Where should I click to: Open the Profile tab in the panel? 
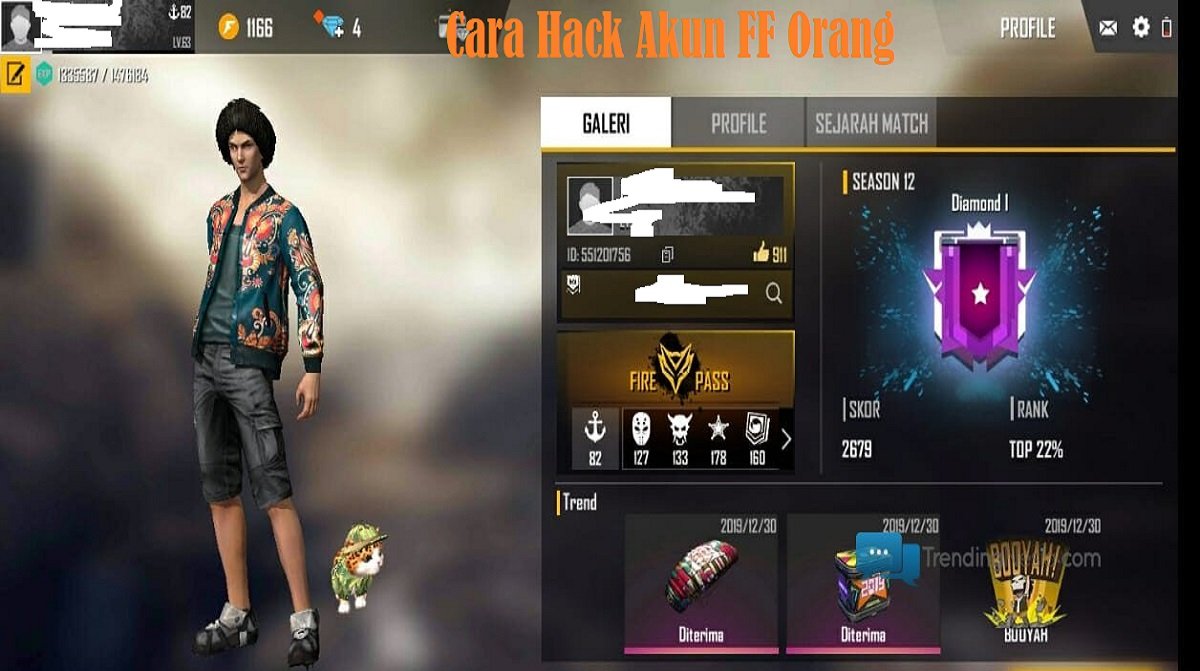738,123
